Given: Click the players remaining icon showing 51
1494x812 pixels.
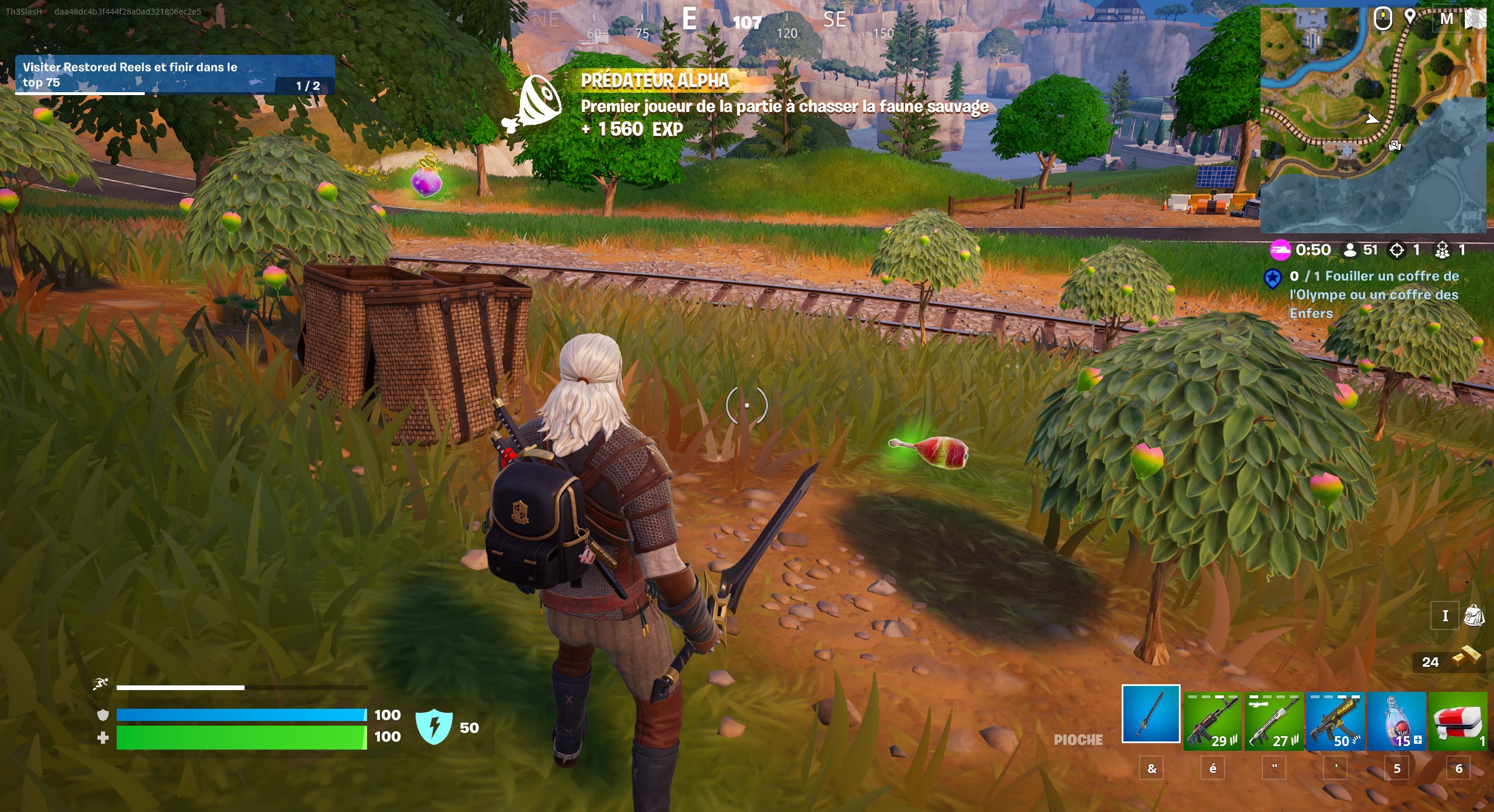Looking at the screenshot, I should (1351, 250).
